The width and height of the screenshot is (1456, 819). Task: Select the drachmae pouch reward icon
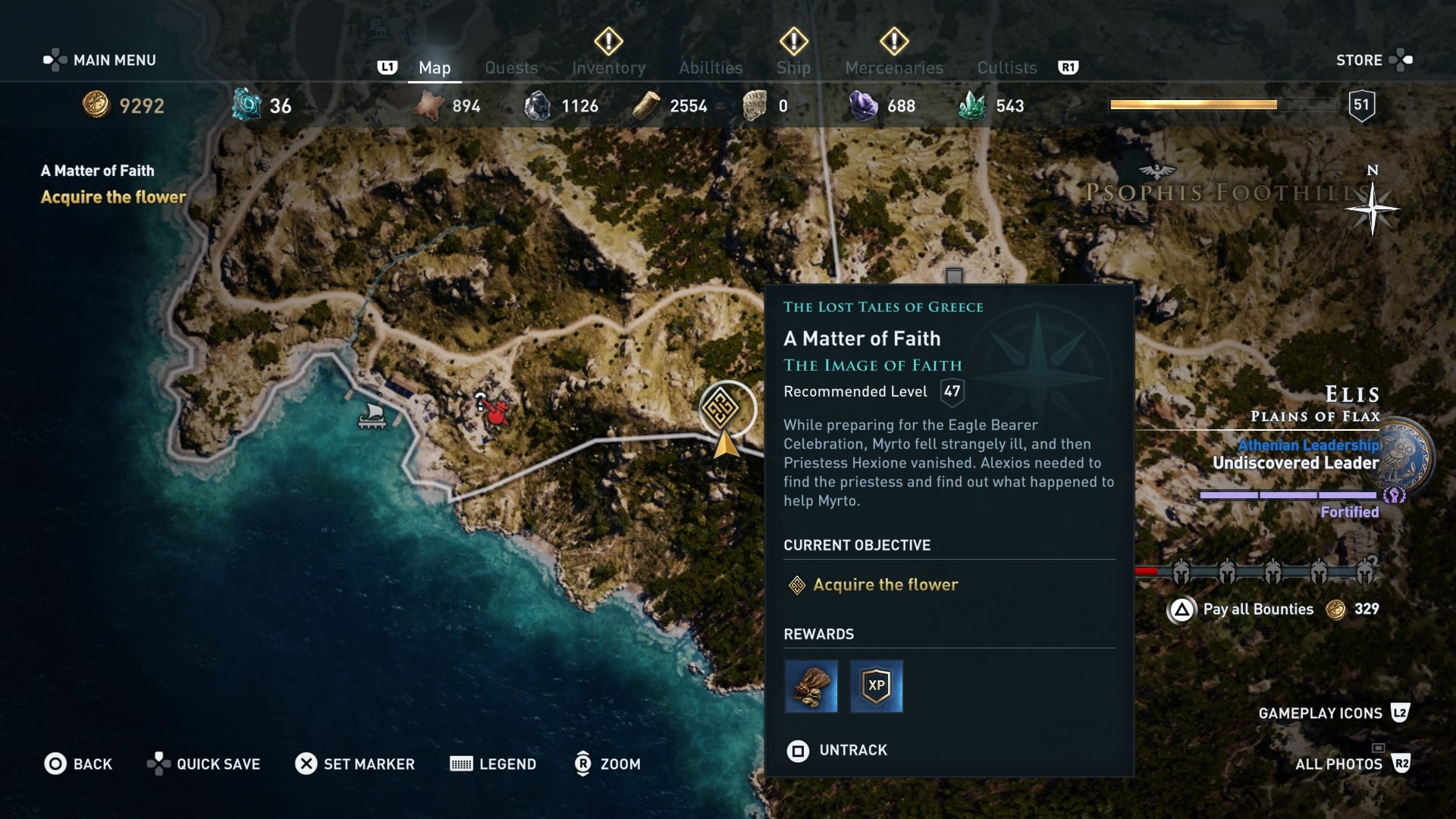[811, 687]
